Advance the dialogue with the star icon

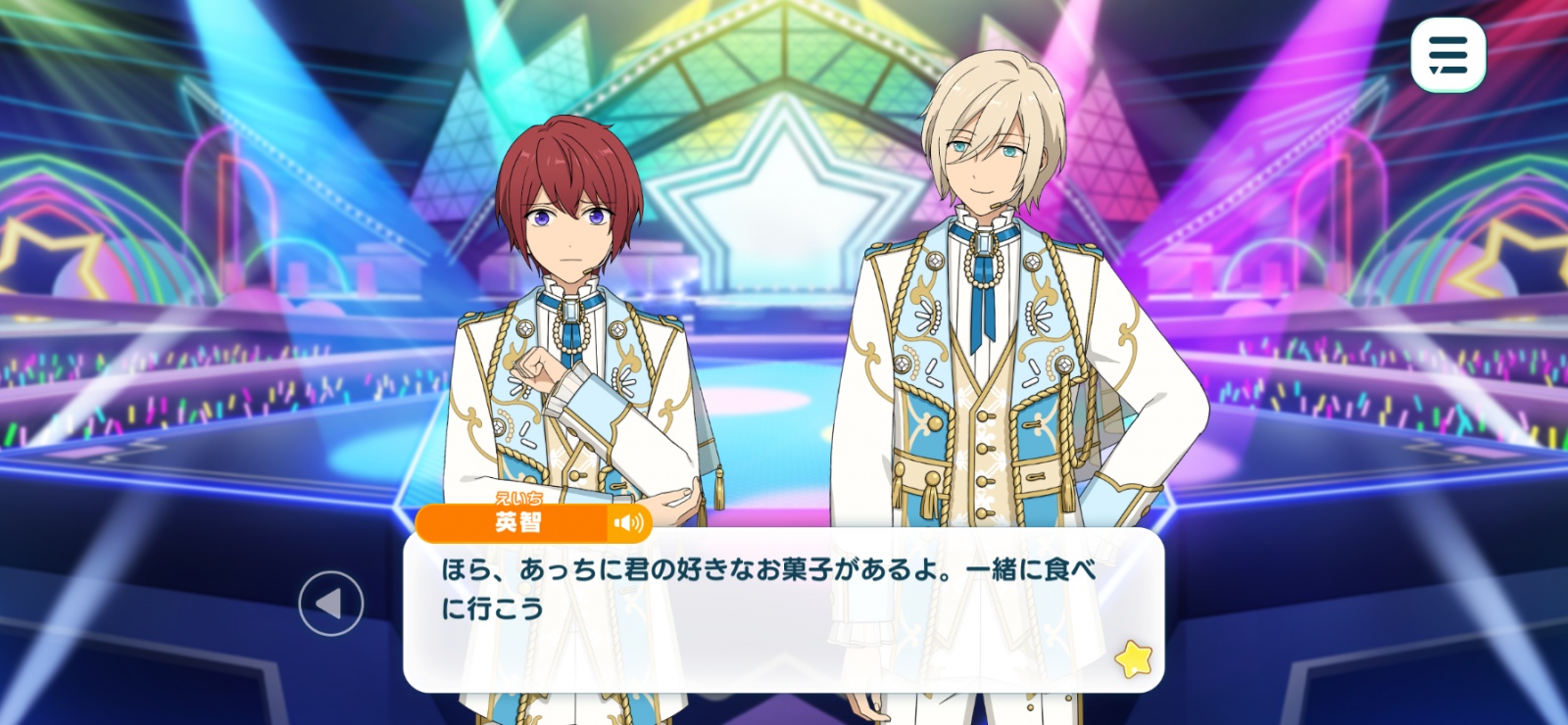[1134, 659]
